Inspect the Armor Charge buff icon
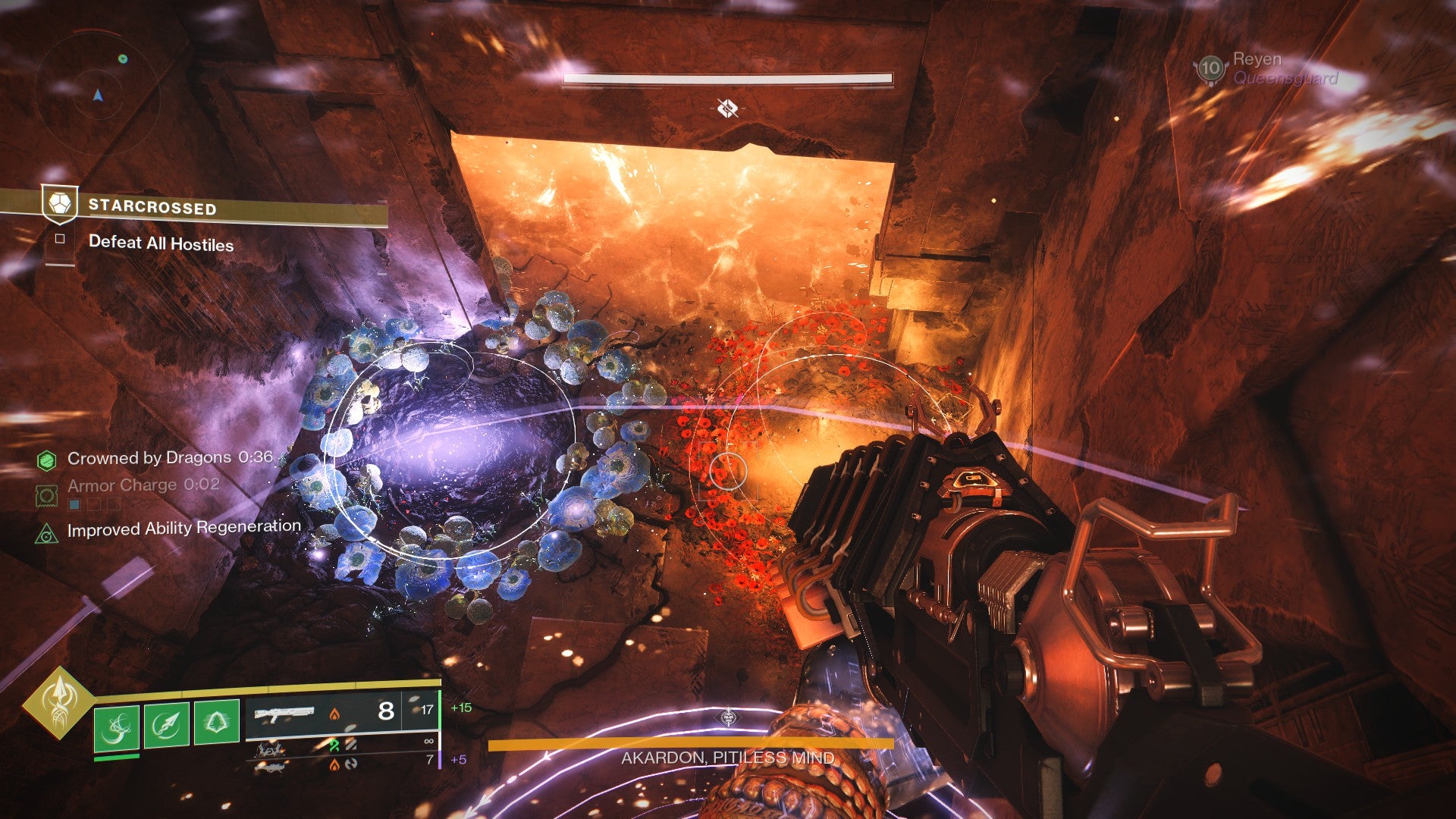Viewport: 1456px width, 819px height. point(46,496)
